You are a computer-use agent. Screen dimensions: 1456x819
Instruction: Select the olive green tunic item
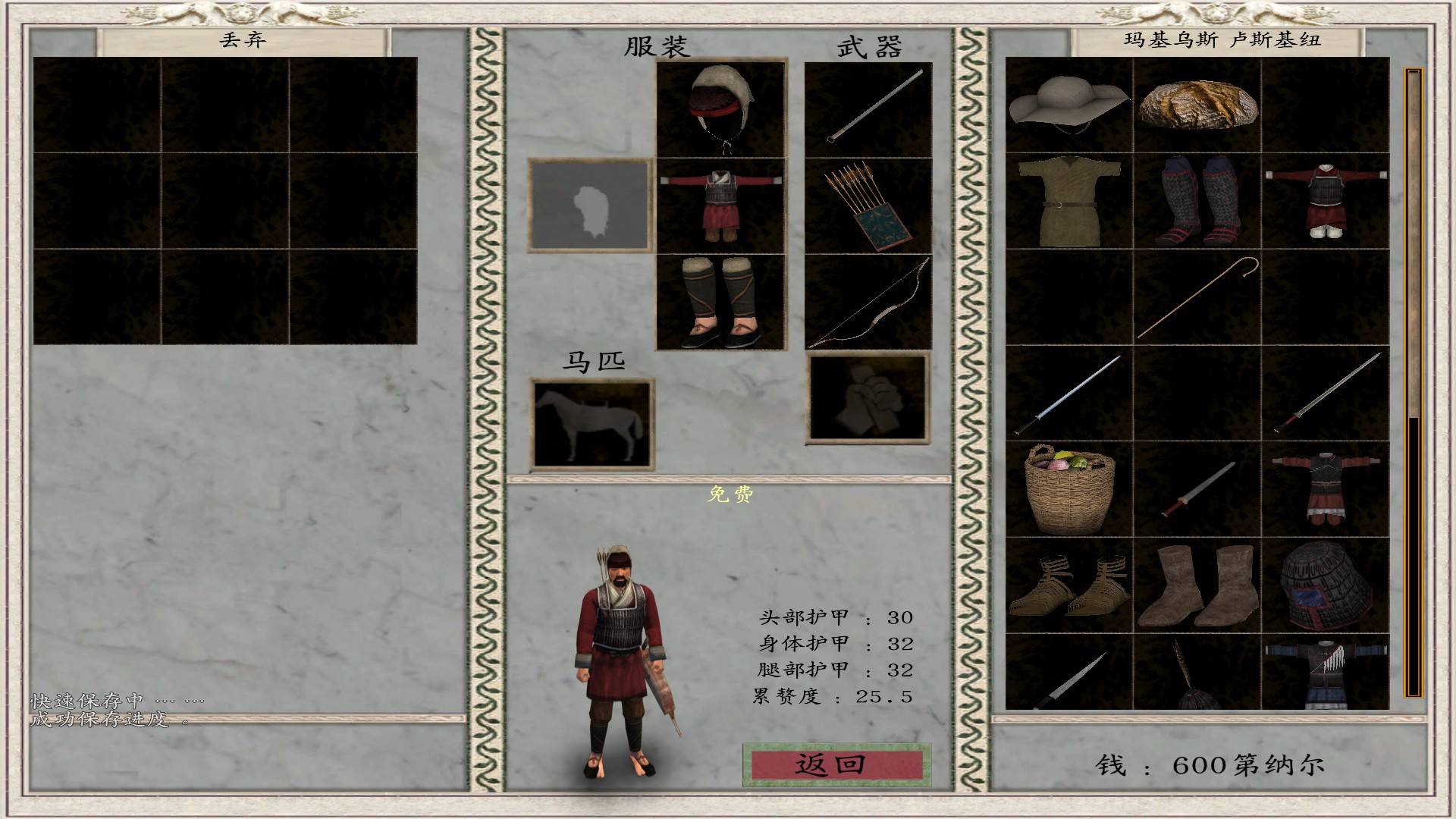point(1068,202)
